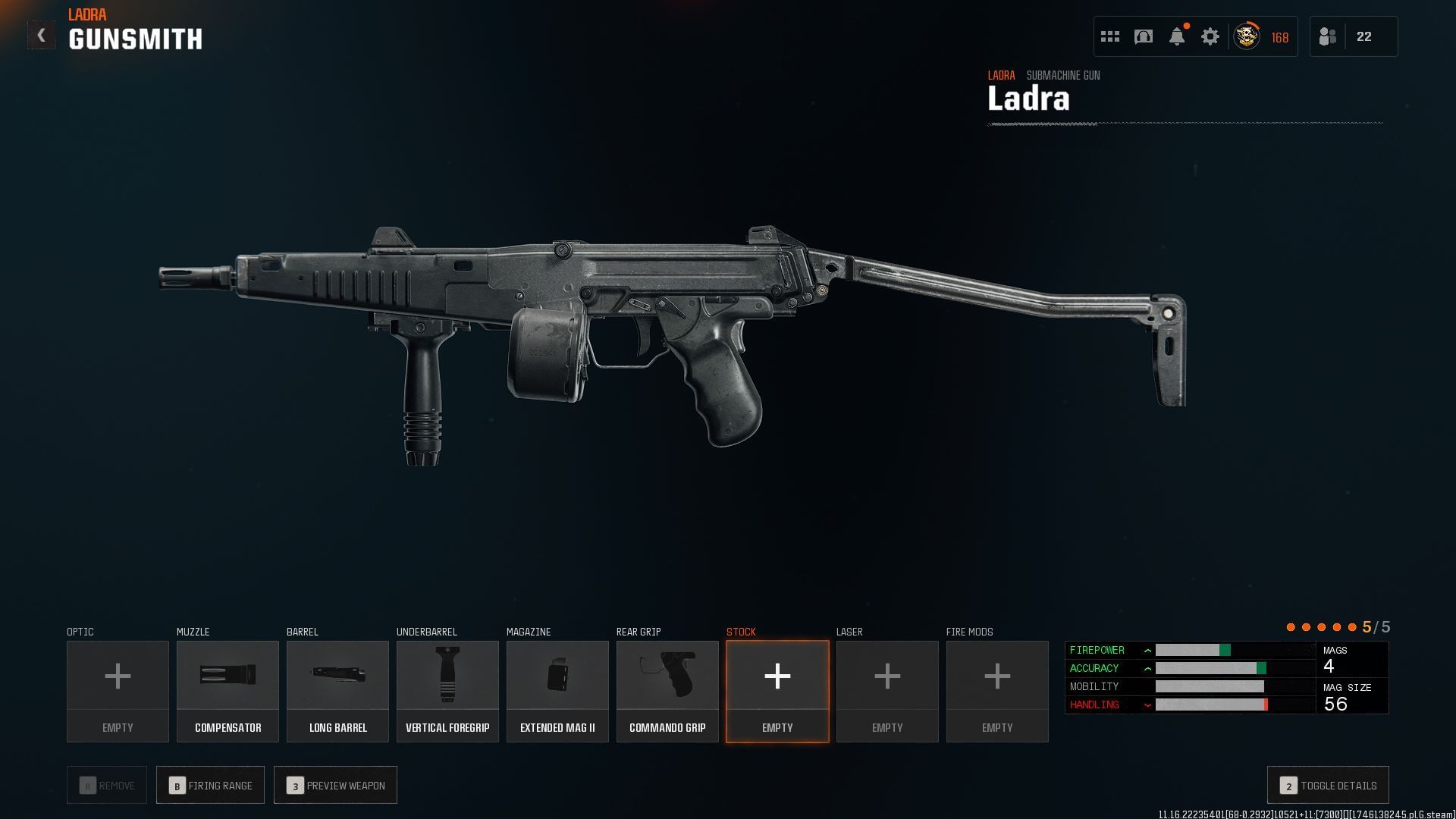Screen dimensions: 1456x819
Task: Click the headset icon in top bar
Action: [1144, 36]
